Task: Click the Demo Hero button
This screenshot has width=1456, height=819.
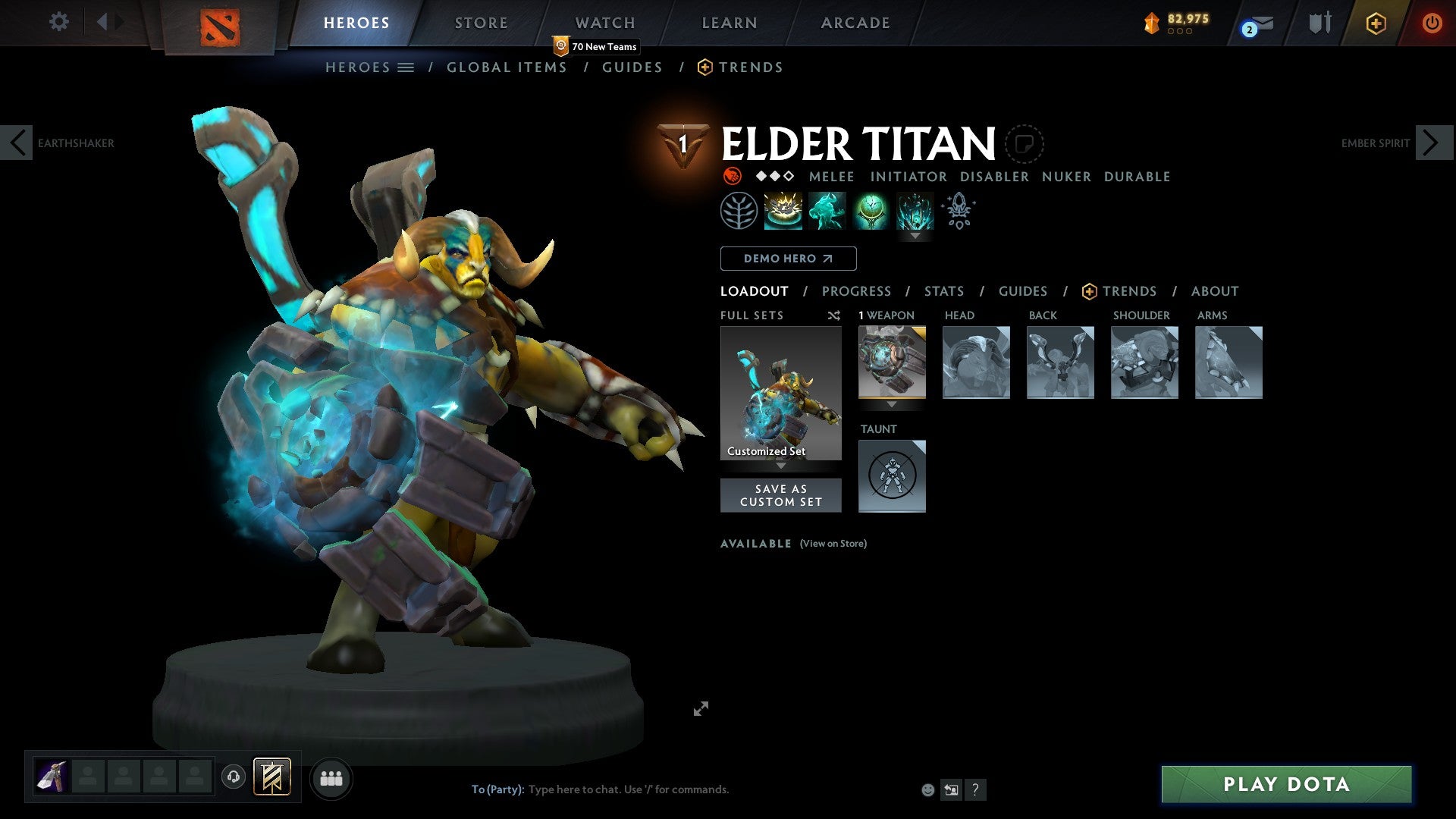Action: pos(788,259)
